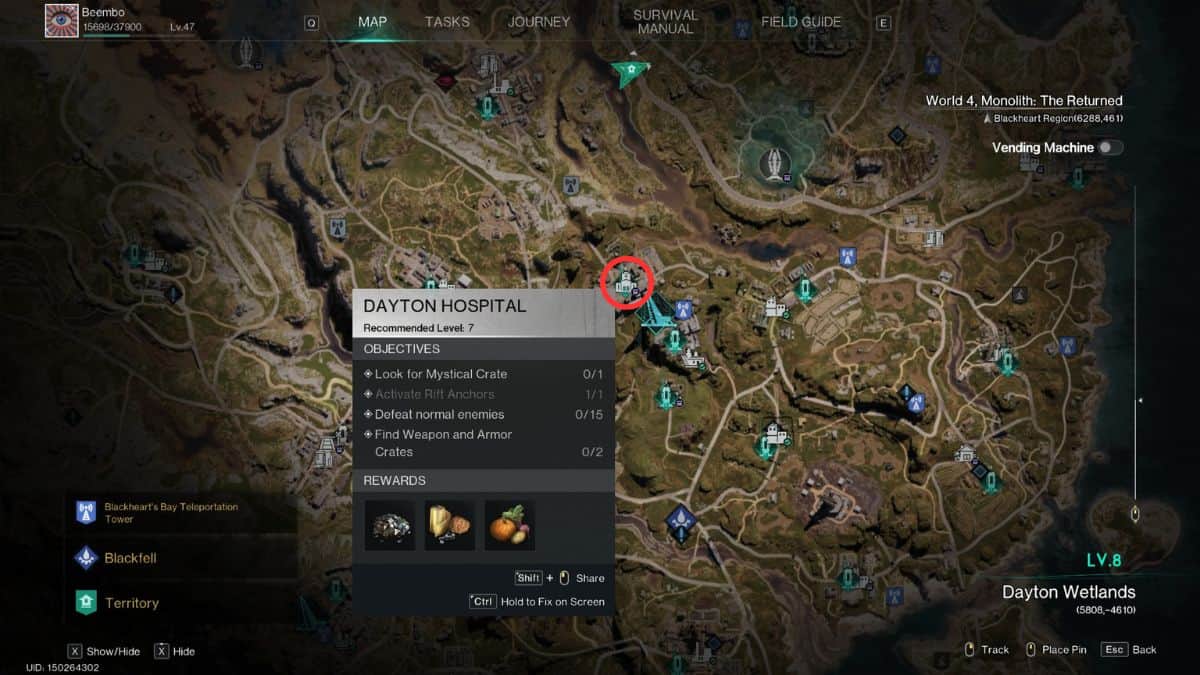Inspect the pumpkin reward icon
Image resolution: width=1200 pixels, height=675 pixels.
509,525
